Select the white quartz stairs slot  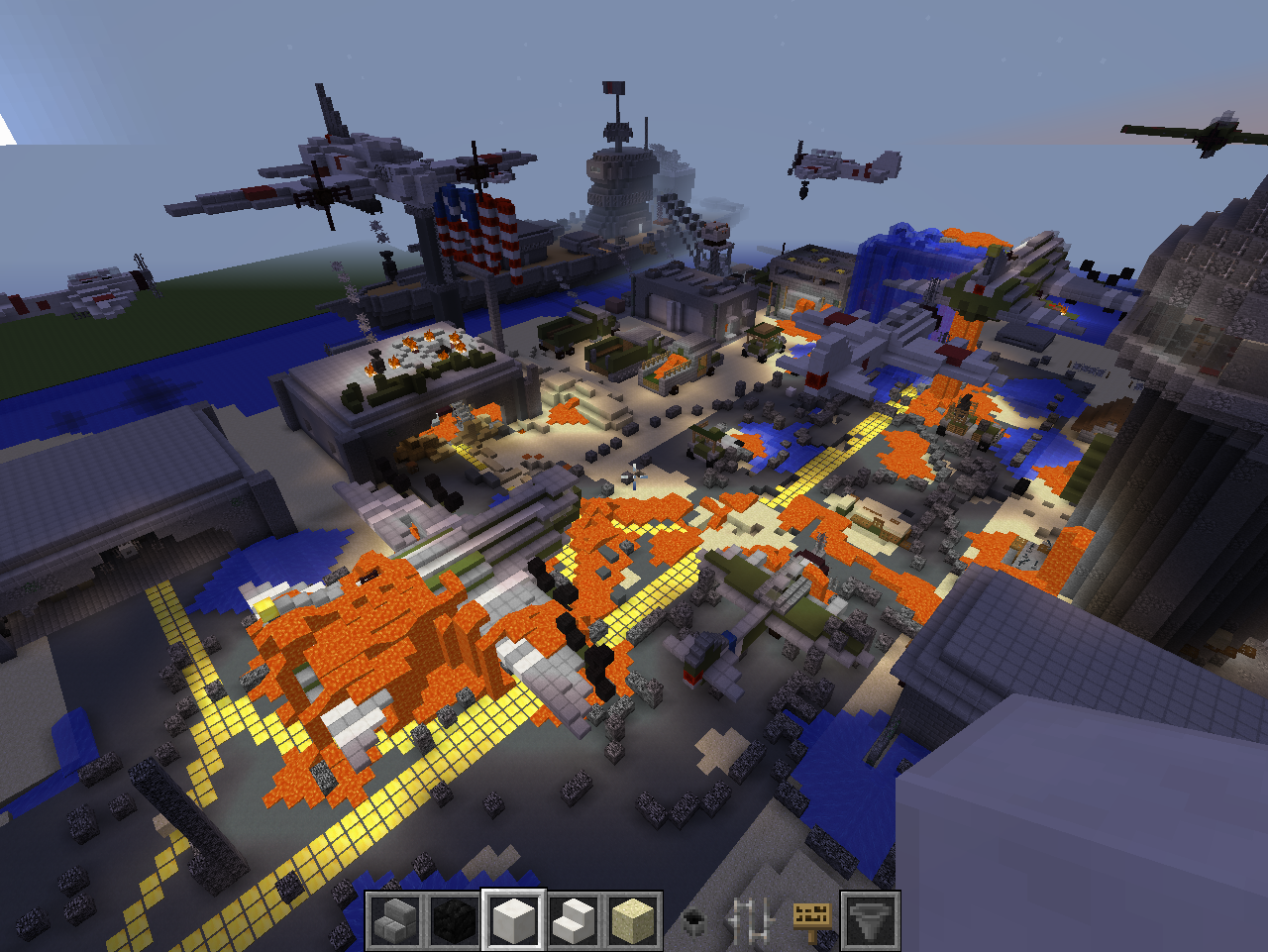click(574, 920)
